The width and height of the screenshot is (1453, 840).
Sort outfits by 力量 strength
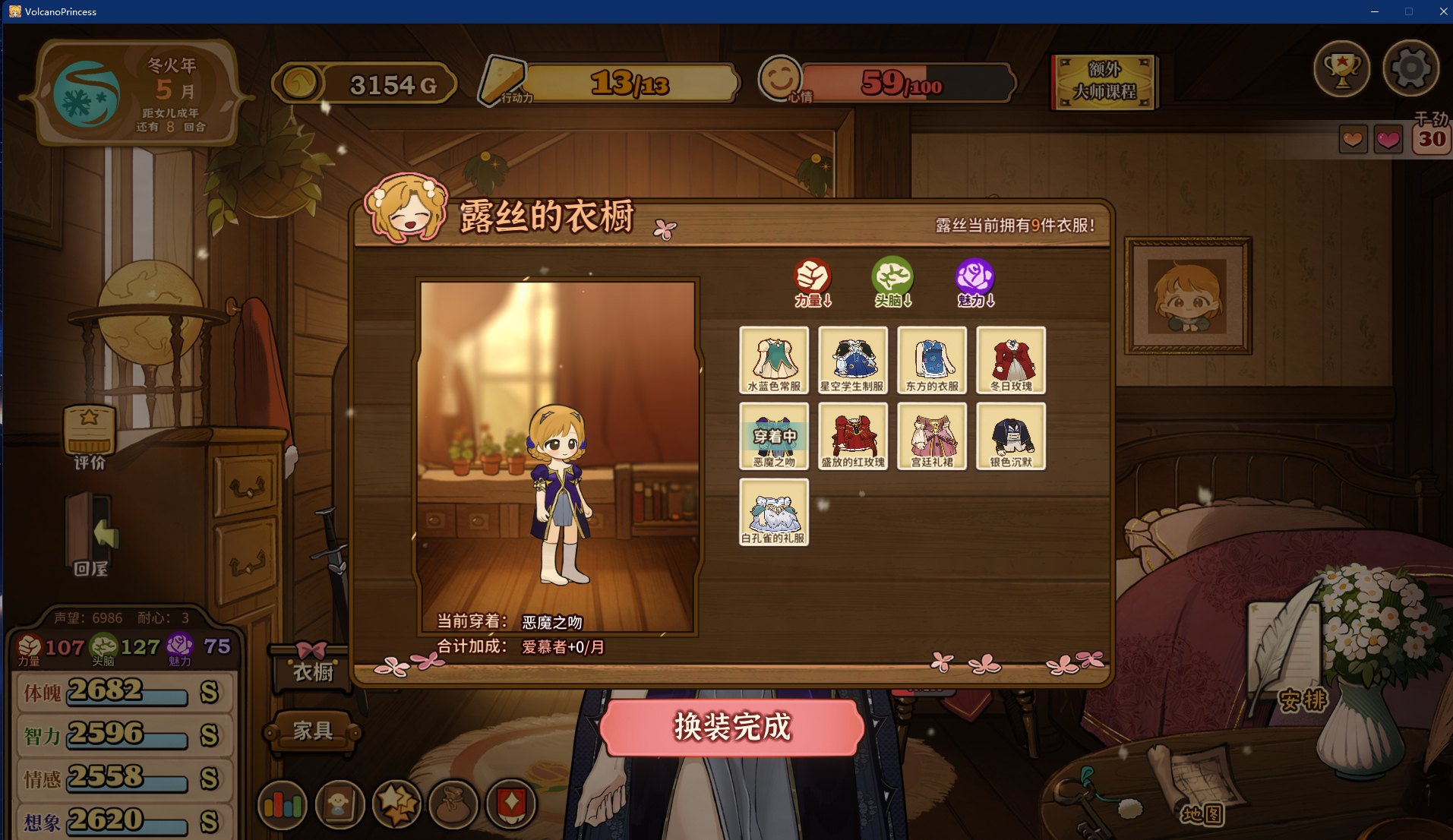[813, 283]
